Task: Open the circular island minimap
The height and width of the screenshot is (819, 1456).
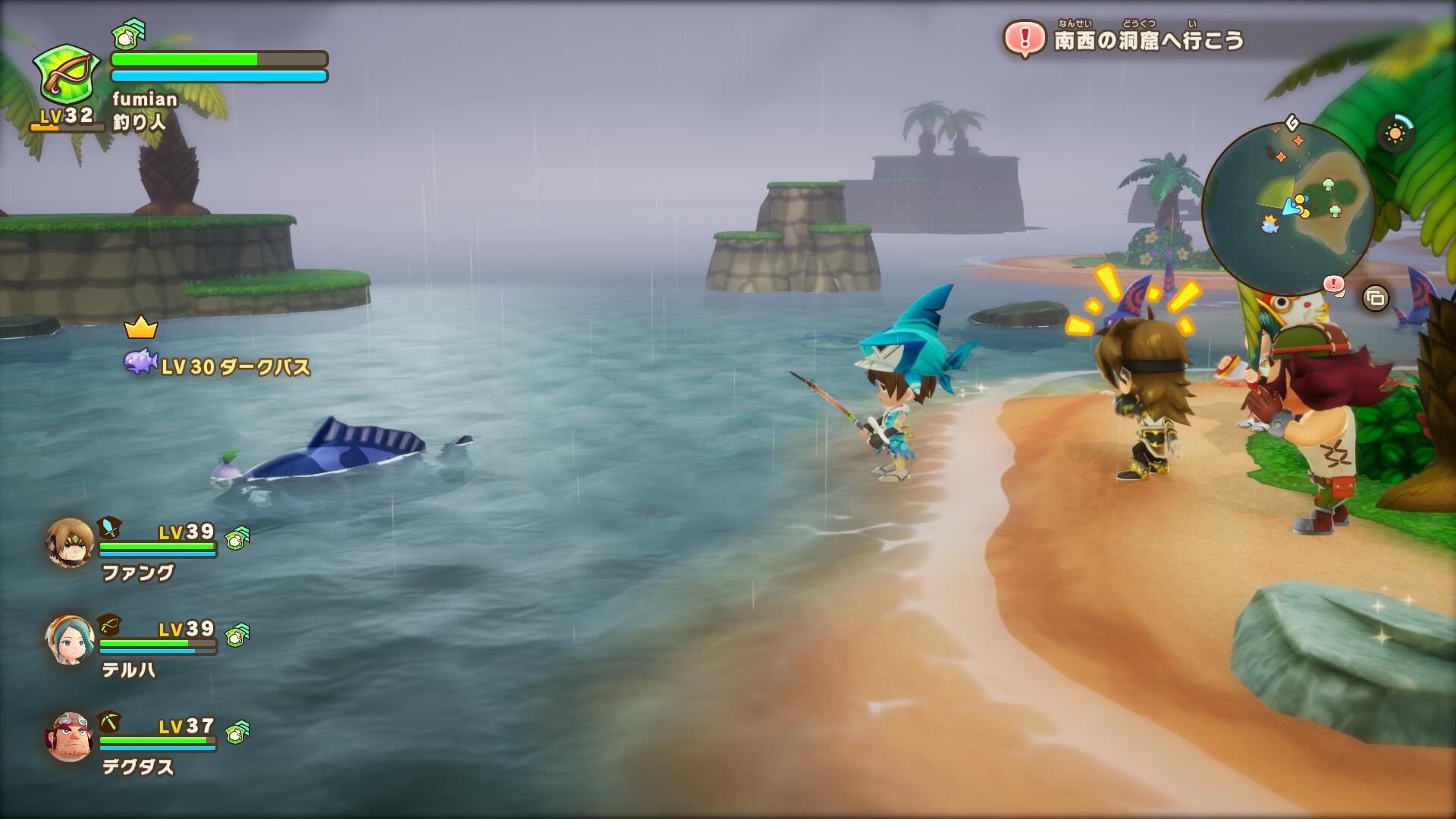Action: coord(1288,208)
